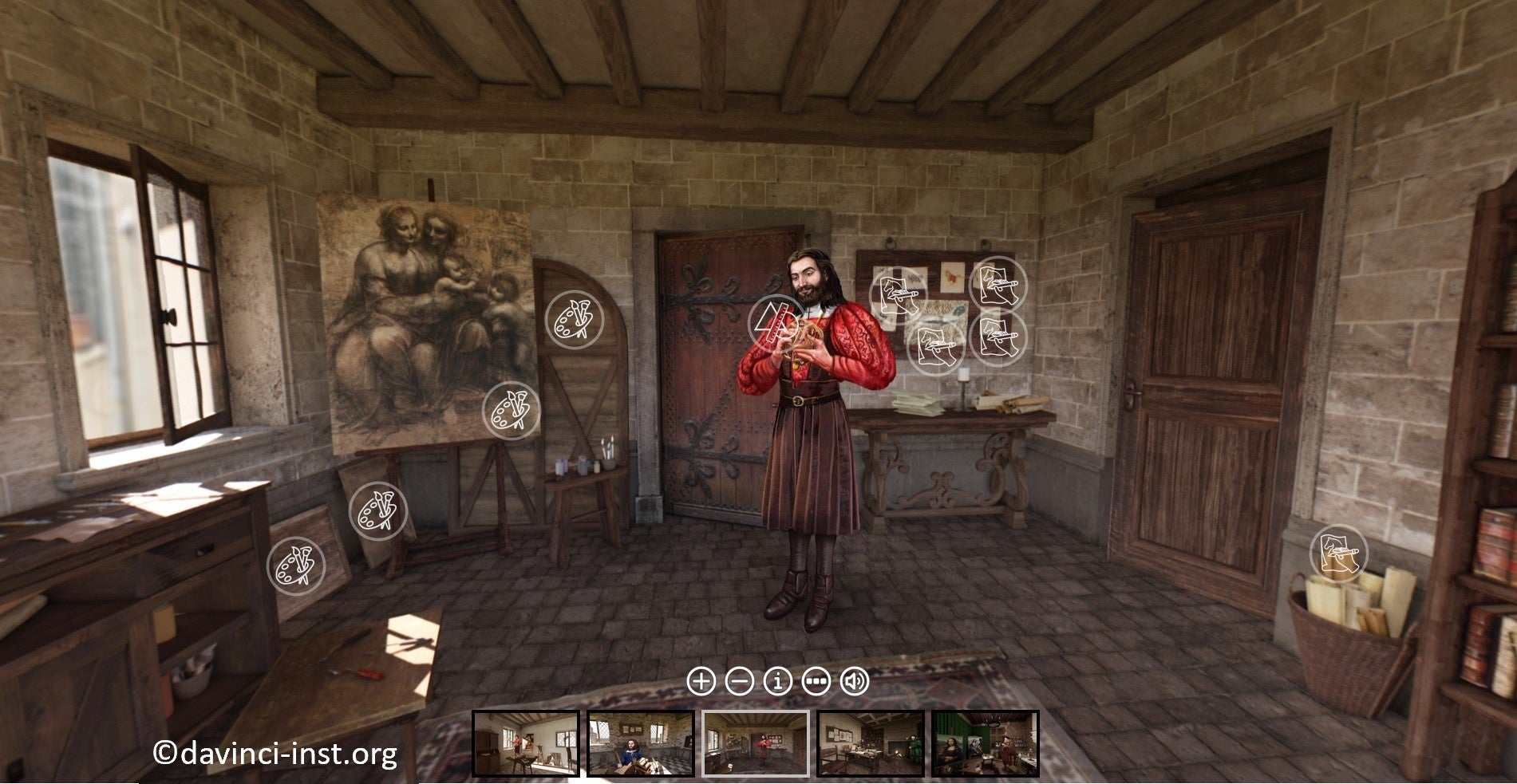1517x784 pixels.
Task: Open the davinci-inst.org copyright link
Action: [277, 753]
